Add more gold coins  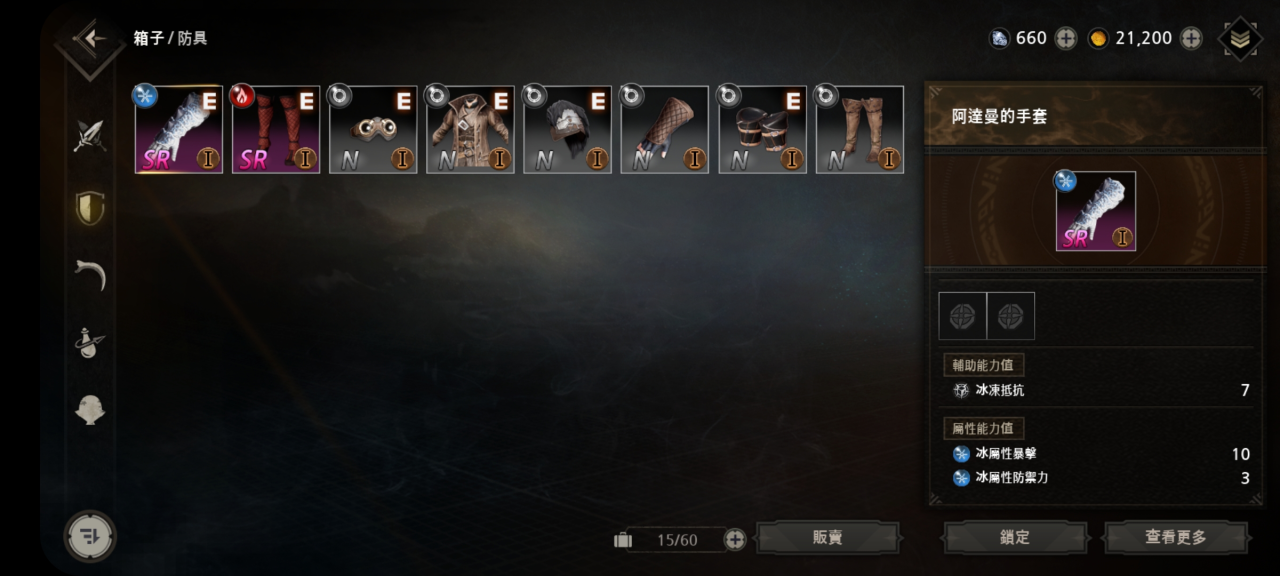tap(1191, 39)
